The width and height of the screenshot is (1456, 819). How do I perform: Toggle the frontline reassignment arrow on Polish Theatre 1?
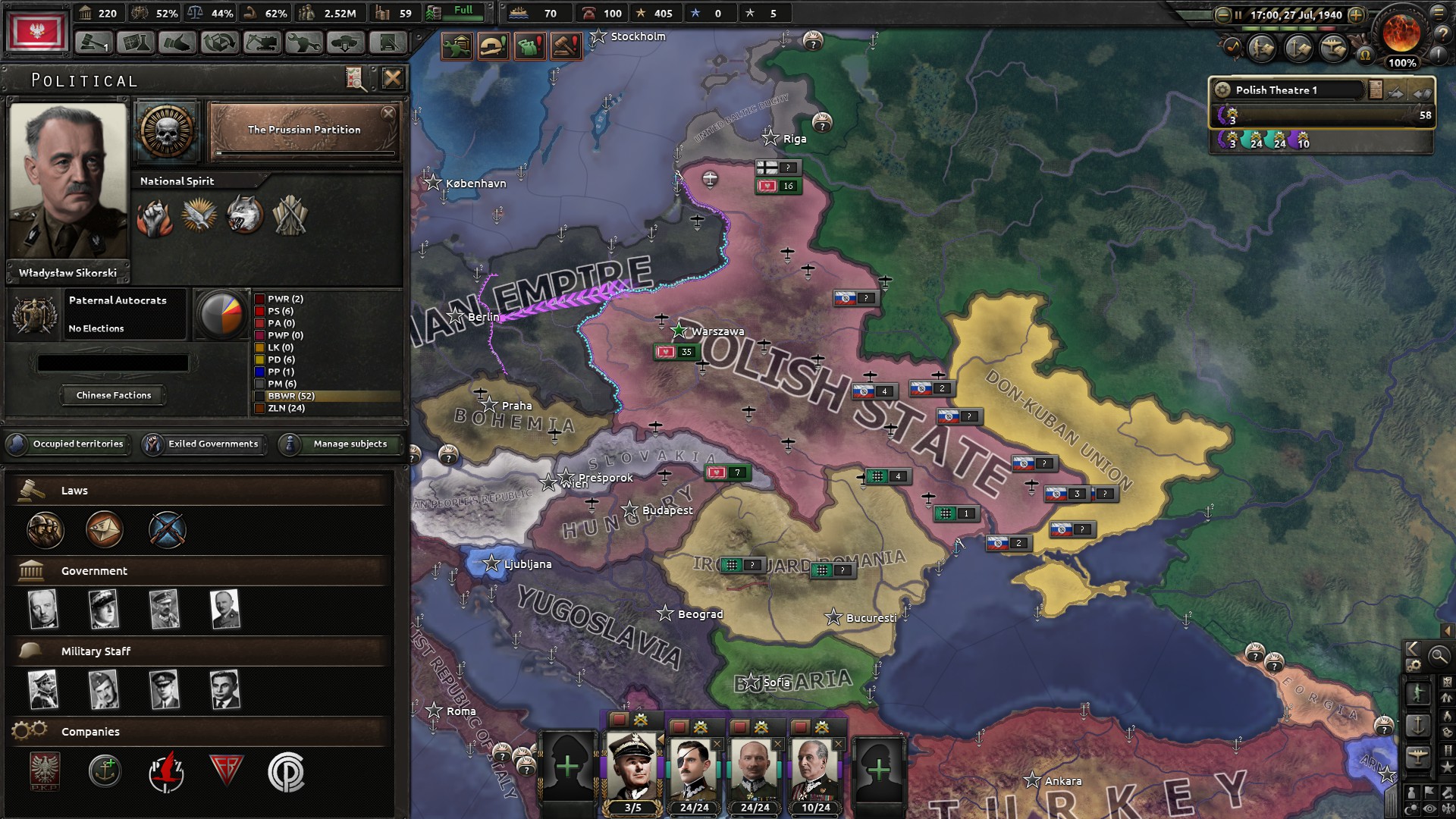click(x=1395, y=93)
